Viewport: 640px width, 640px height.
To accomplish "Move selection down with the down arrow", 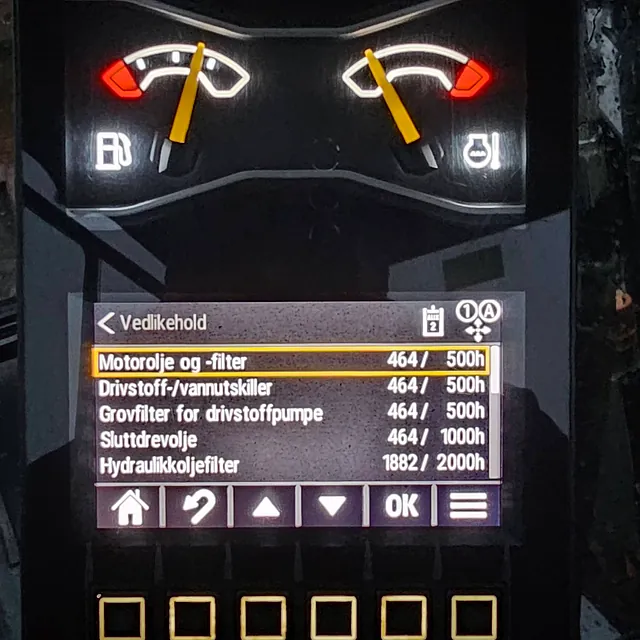I will coord(333,506).
